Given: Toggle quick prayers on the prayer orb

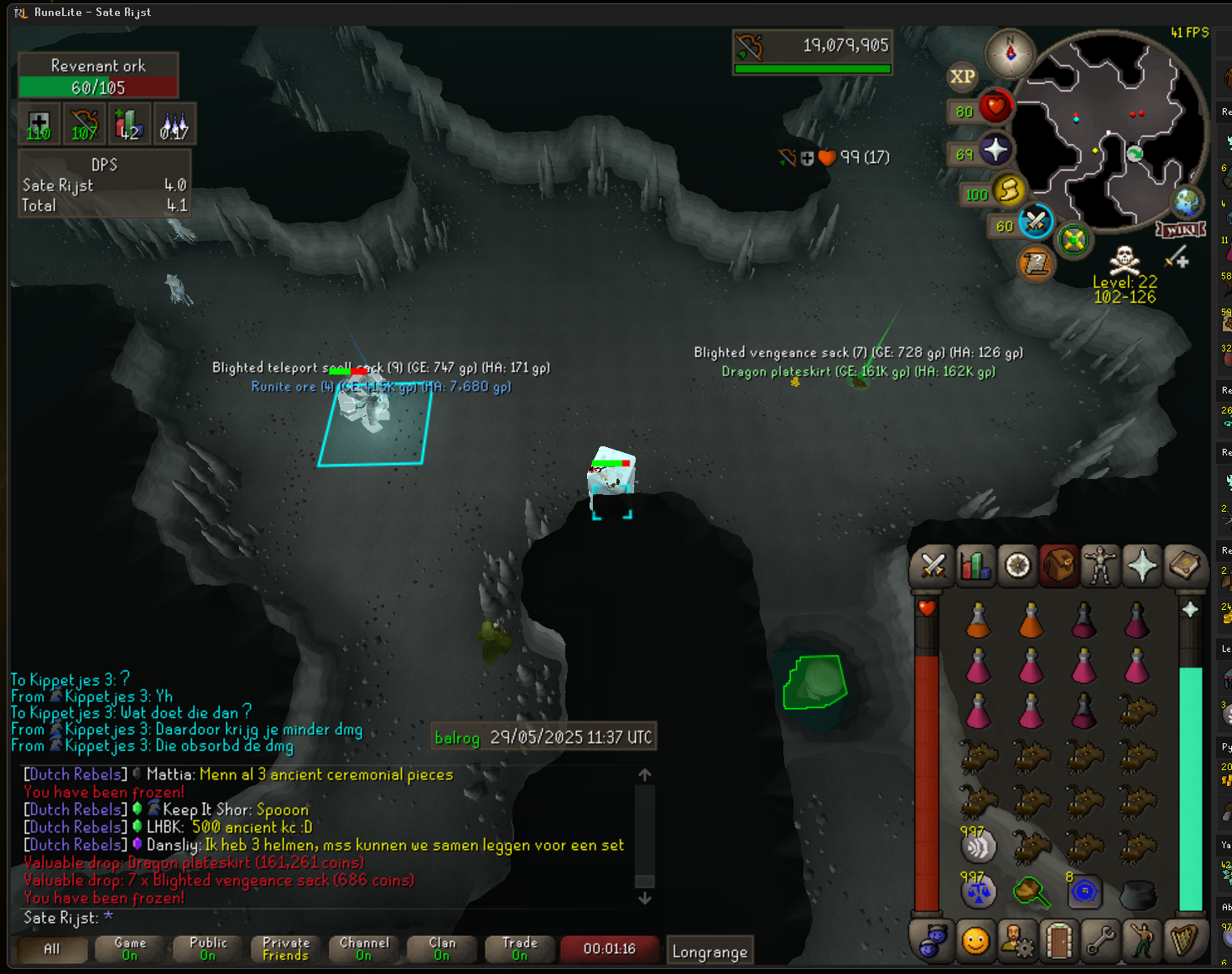Looking at the screenshot, I should click(995, 151).
